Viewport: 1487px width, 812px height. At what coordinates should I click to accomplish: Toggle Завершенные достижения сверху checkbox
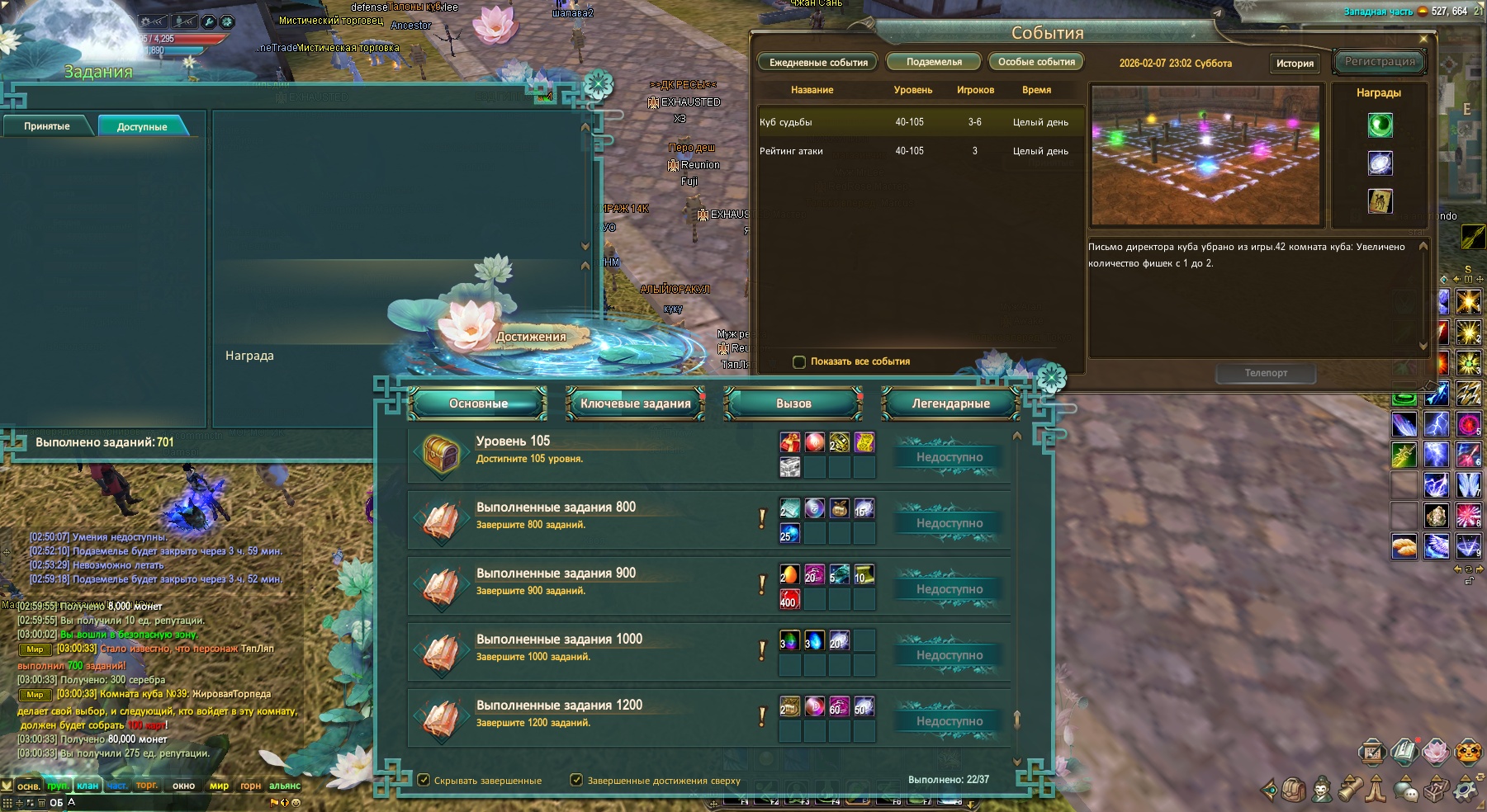click(x=576, y=780)
